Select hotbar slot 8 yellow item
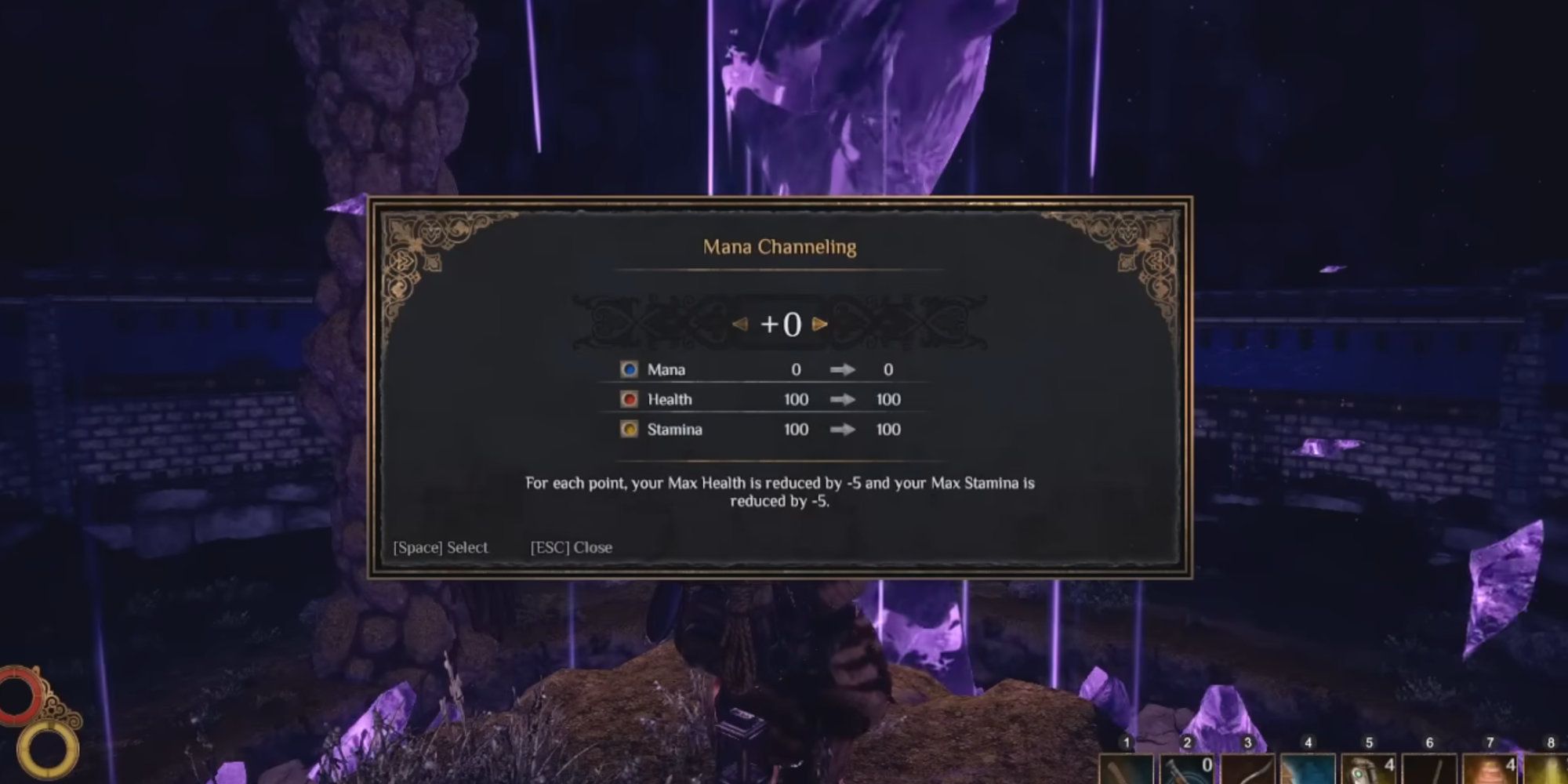1568x784 pixels. click(1548, 770)
